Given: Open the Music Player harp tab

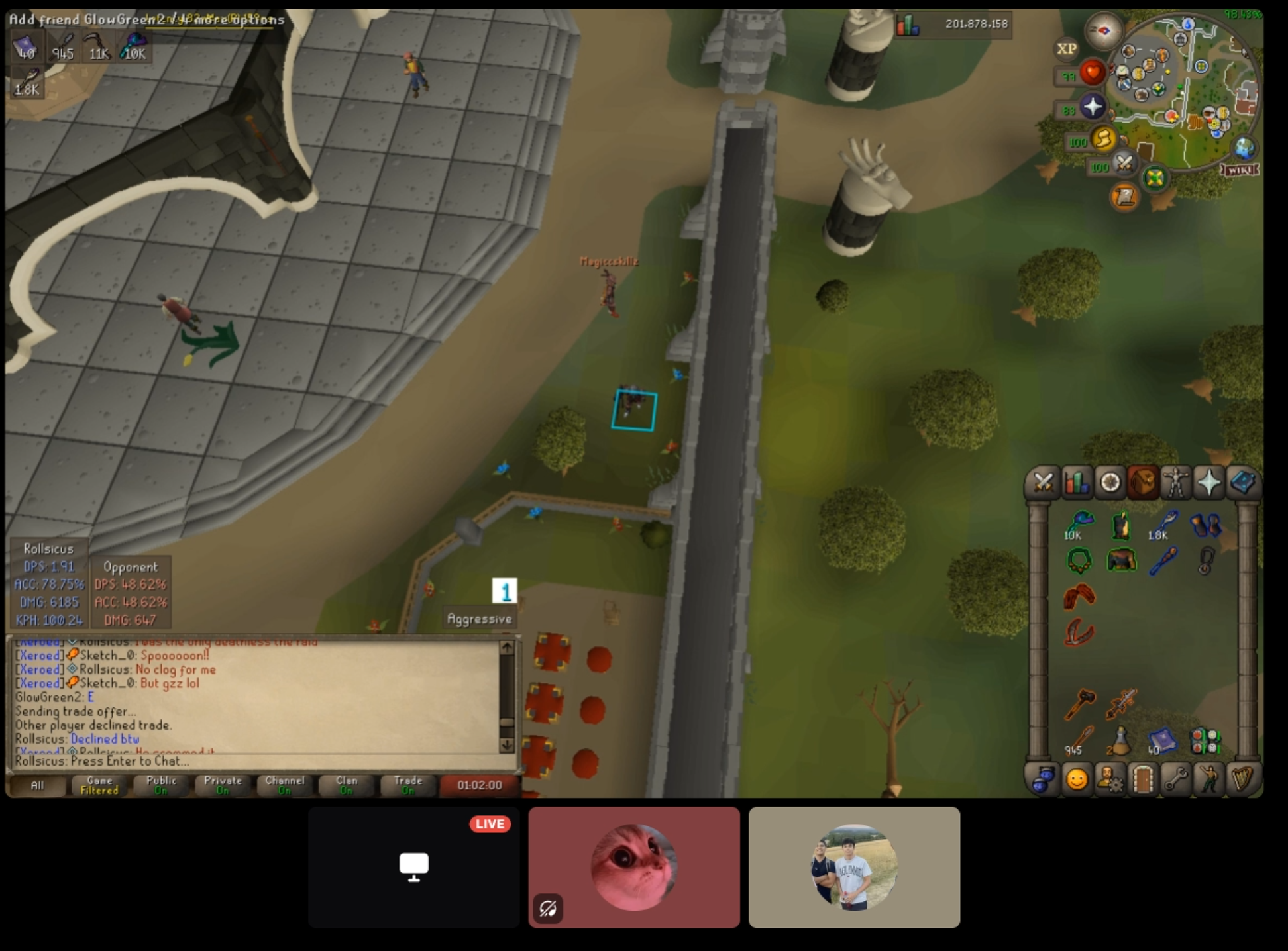Looking at the screenshot, I should (1242, 779).
